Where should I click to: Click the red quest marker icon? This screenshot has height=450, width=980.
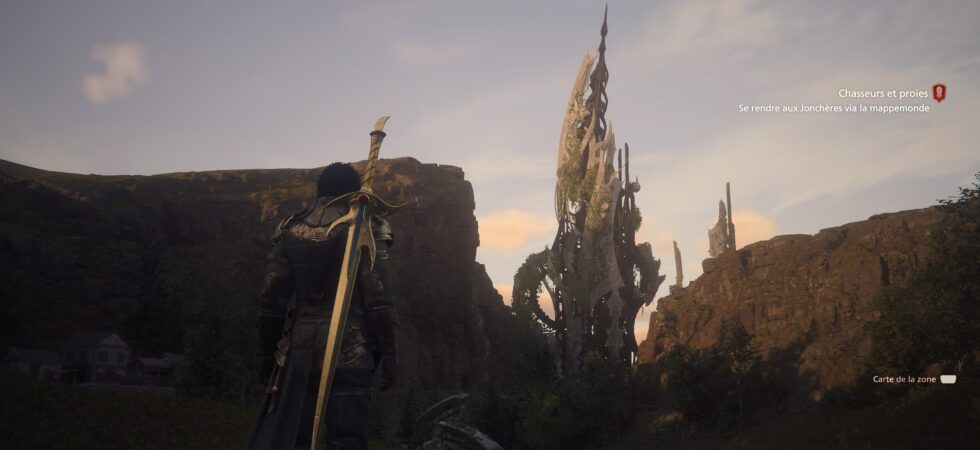pos(938,93)
